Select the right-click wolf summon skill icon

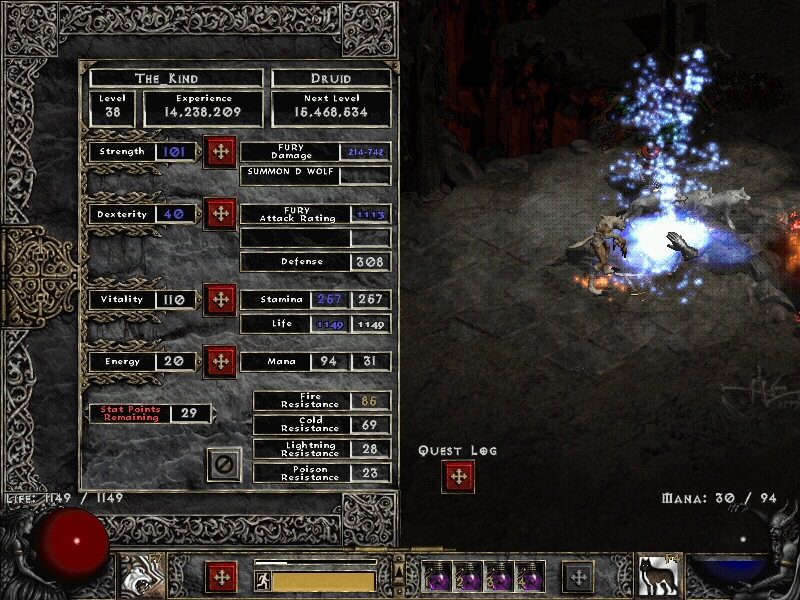click(657, 576)
